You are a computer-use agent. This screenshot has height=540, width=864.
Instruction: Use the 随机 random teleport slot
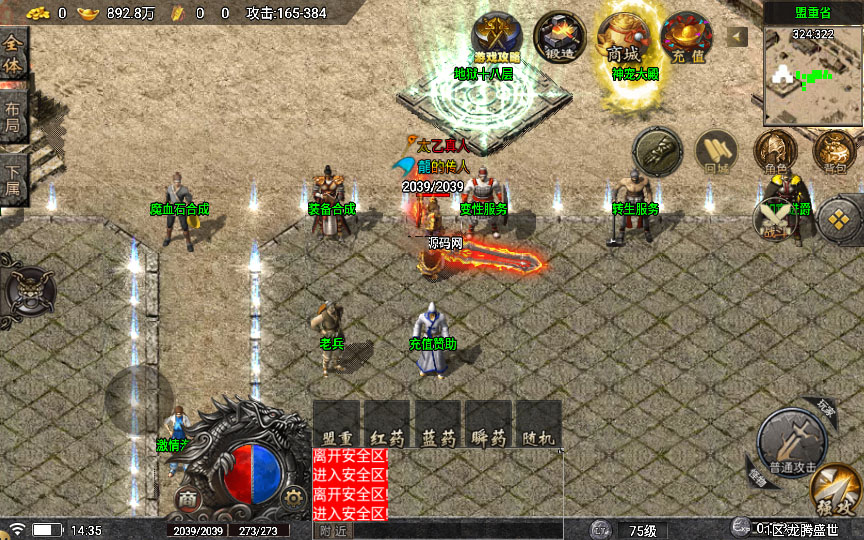[x=538, y=424]
